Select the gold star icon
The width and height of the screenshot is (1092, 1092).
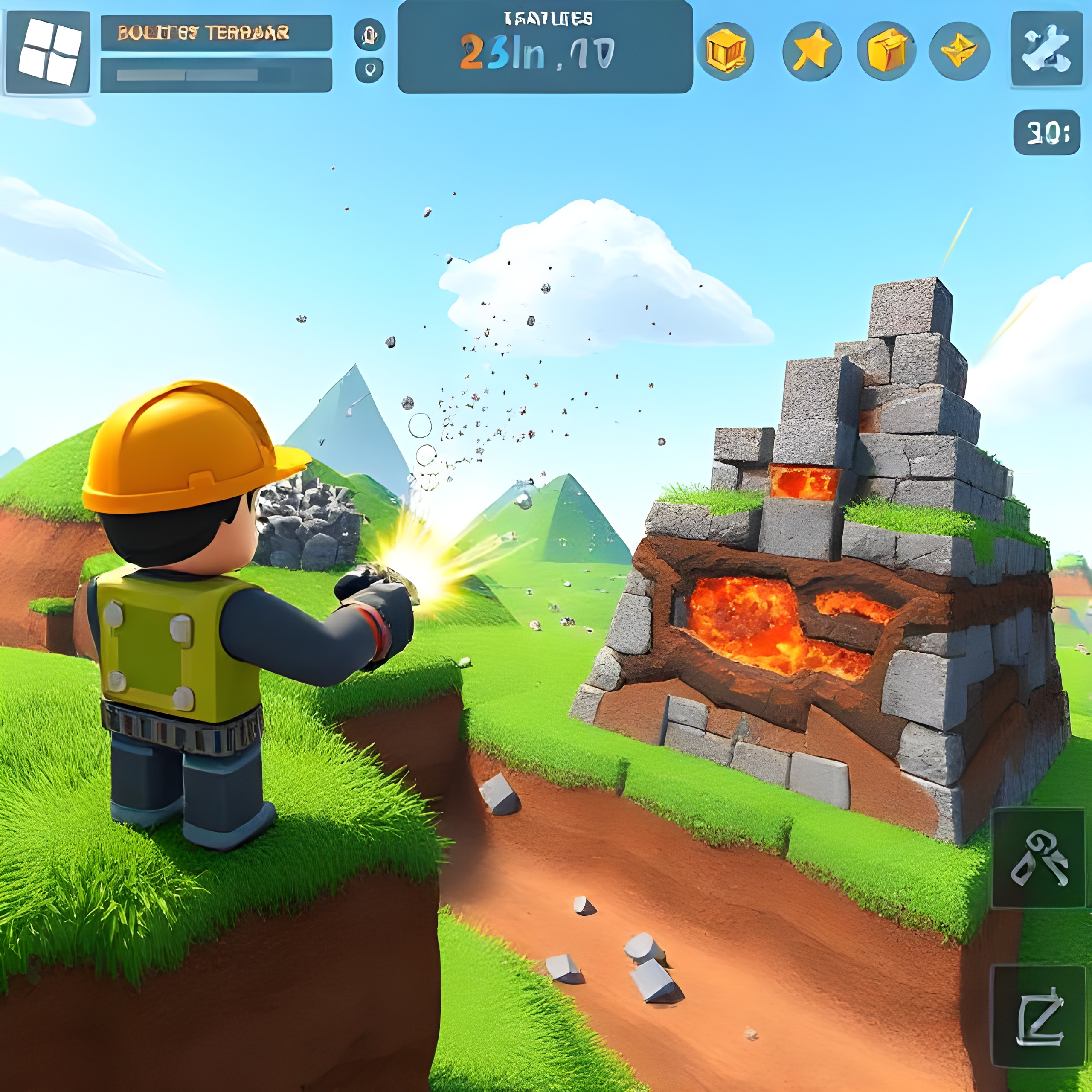(812, 52)
